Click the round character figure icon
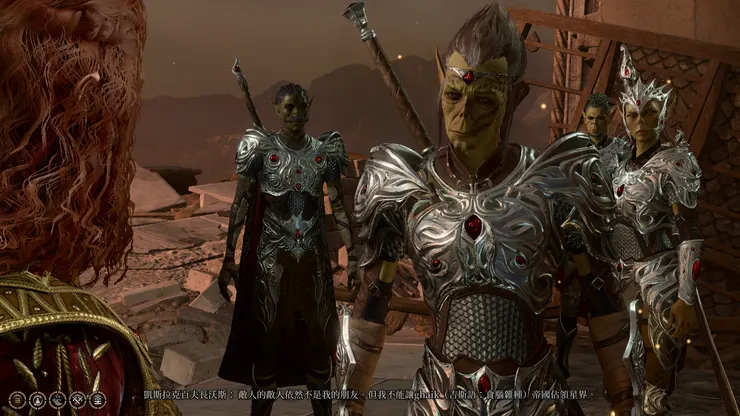Viewport: 740px width, 416px height. 38,400
